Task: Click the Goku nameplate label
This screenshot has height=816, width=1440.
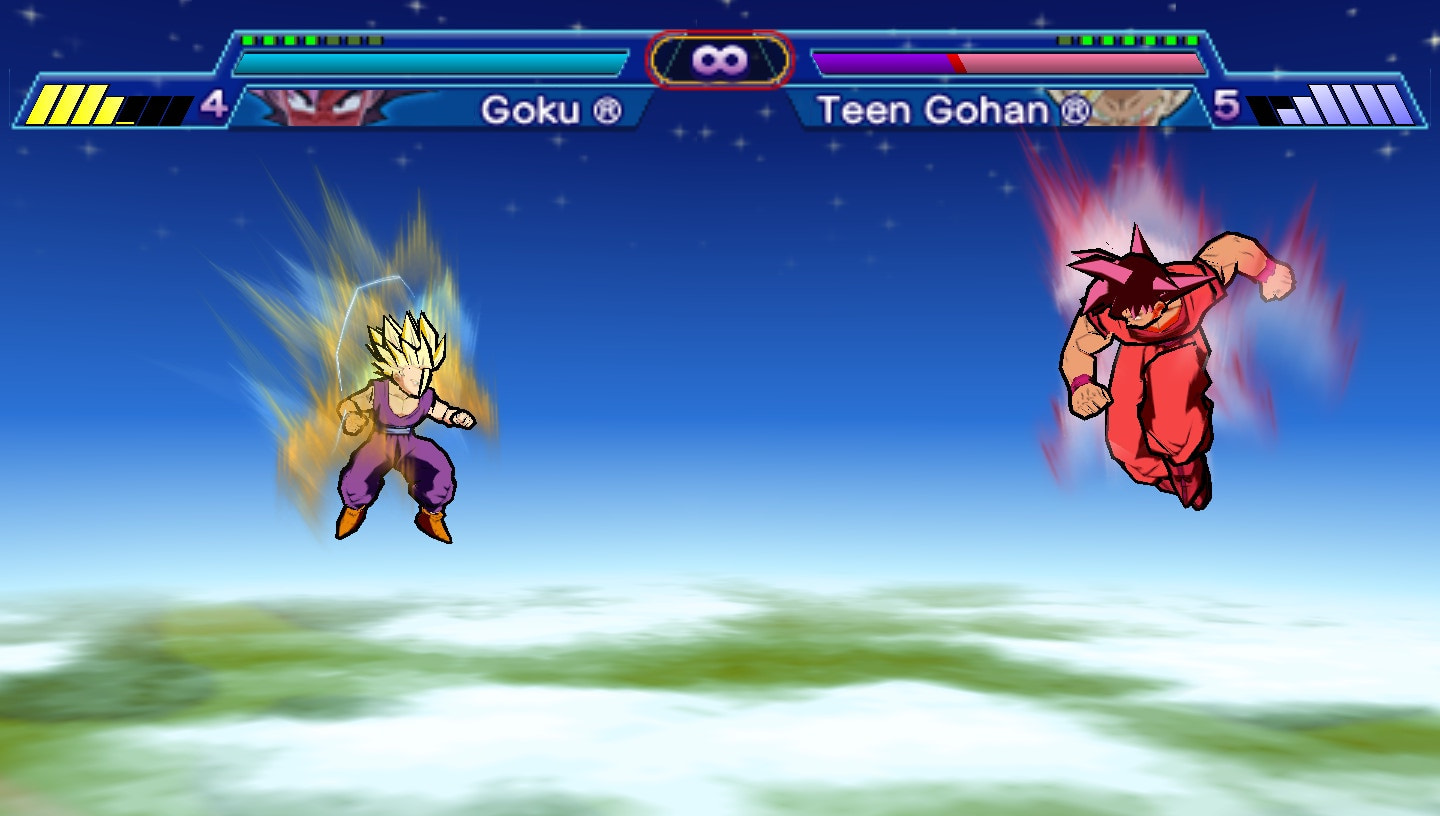Action: [x=530, y=110]
